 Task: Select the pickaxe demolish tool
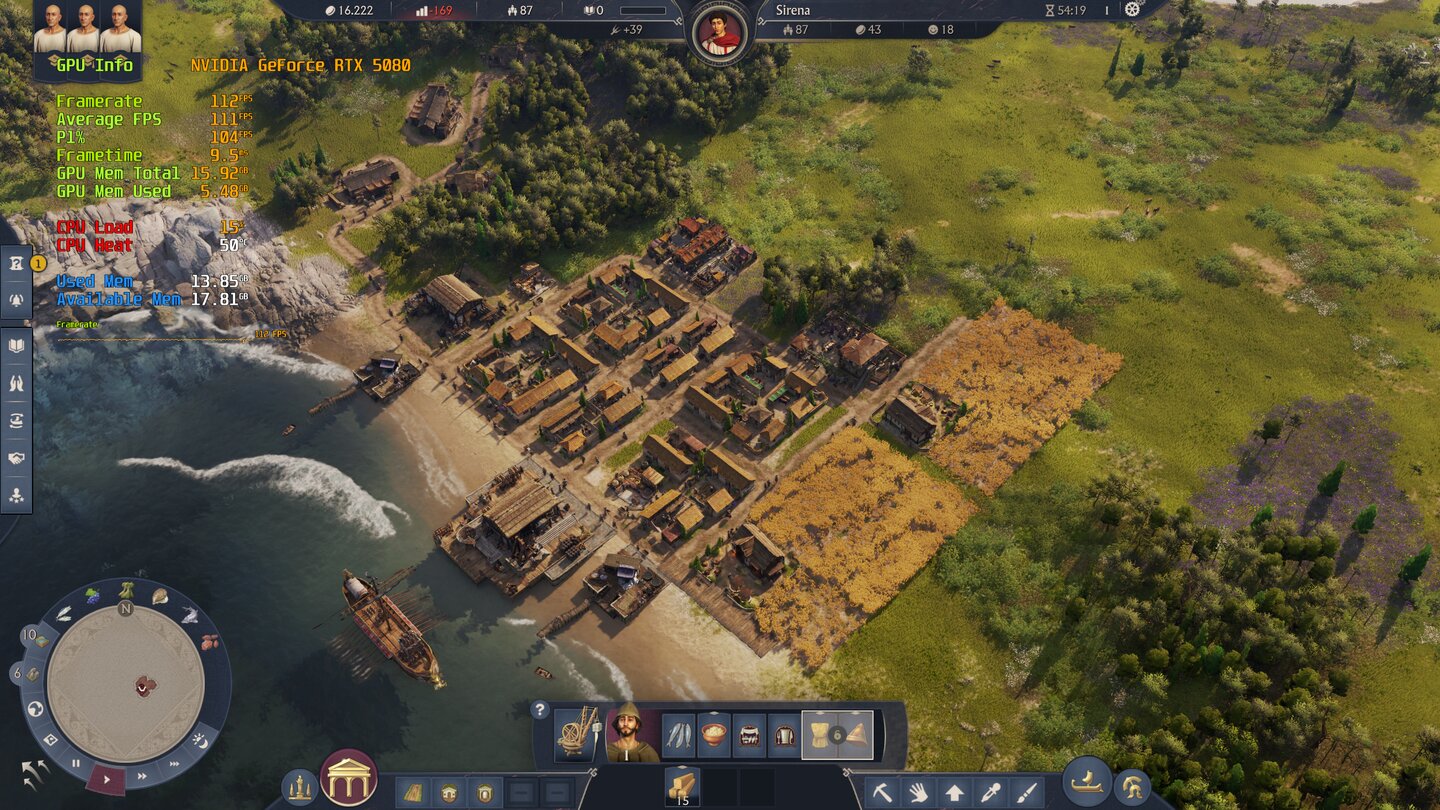(x=881, y=792)
